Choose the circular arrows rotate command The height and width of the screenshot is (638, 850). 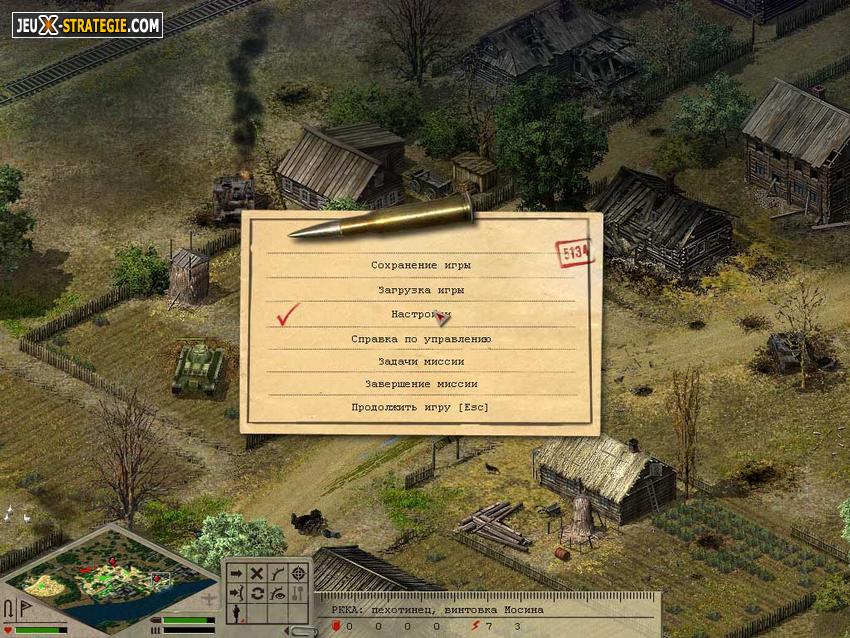(257, 593)
